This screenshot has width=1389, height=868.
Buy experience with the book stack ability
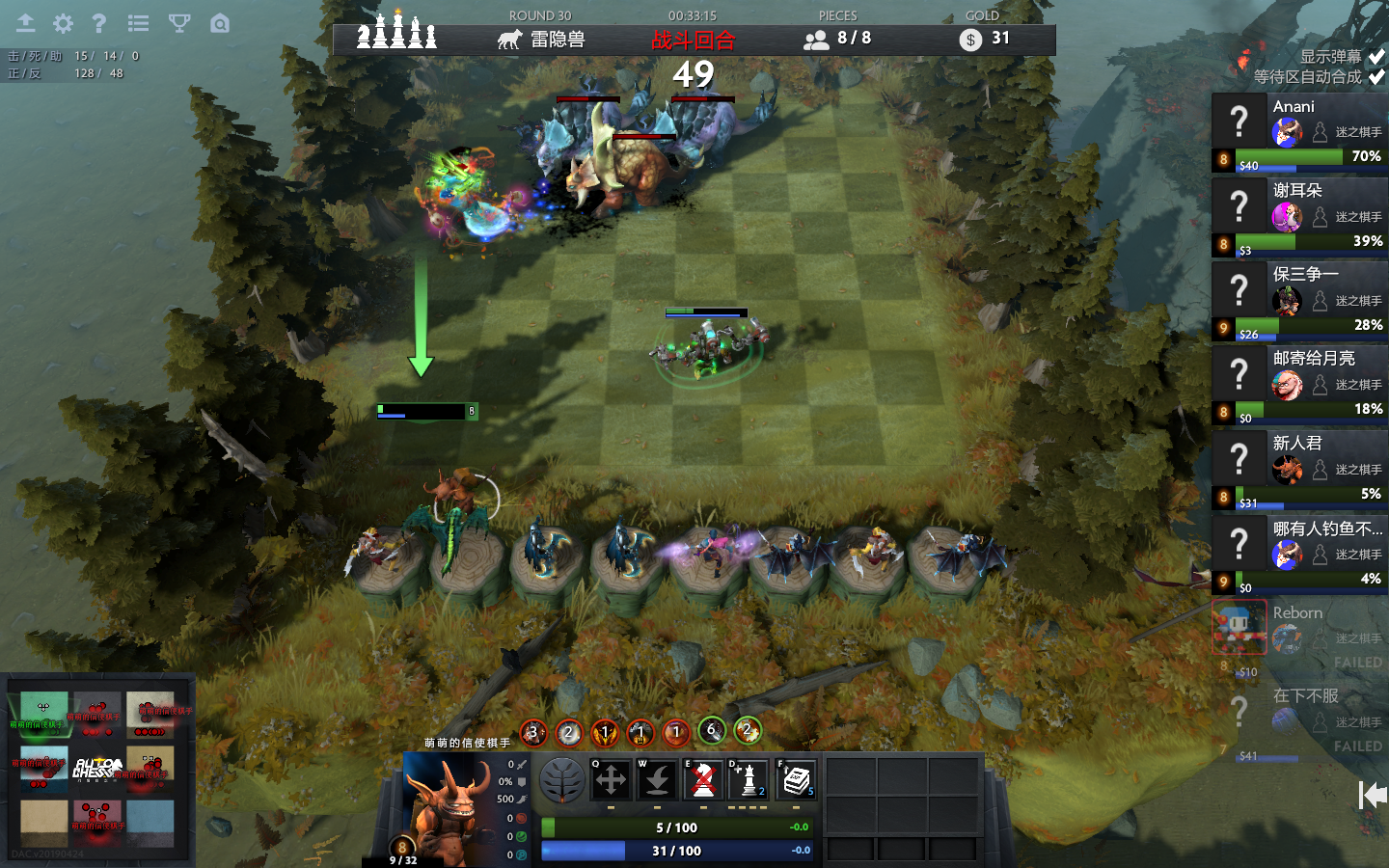pos(796,779)
